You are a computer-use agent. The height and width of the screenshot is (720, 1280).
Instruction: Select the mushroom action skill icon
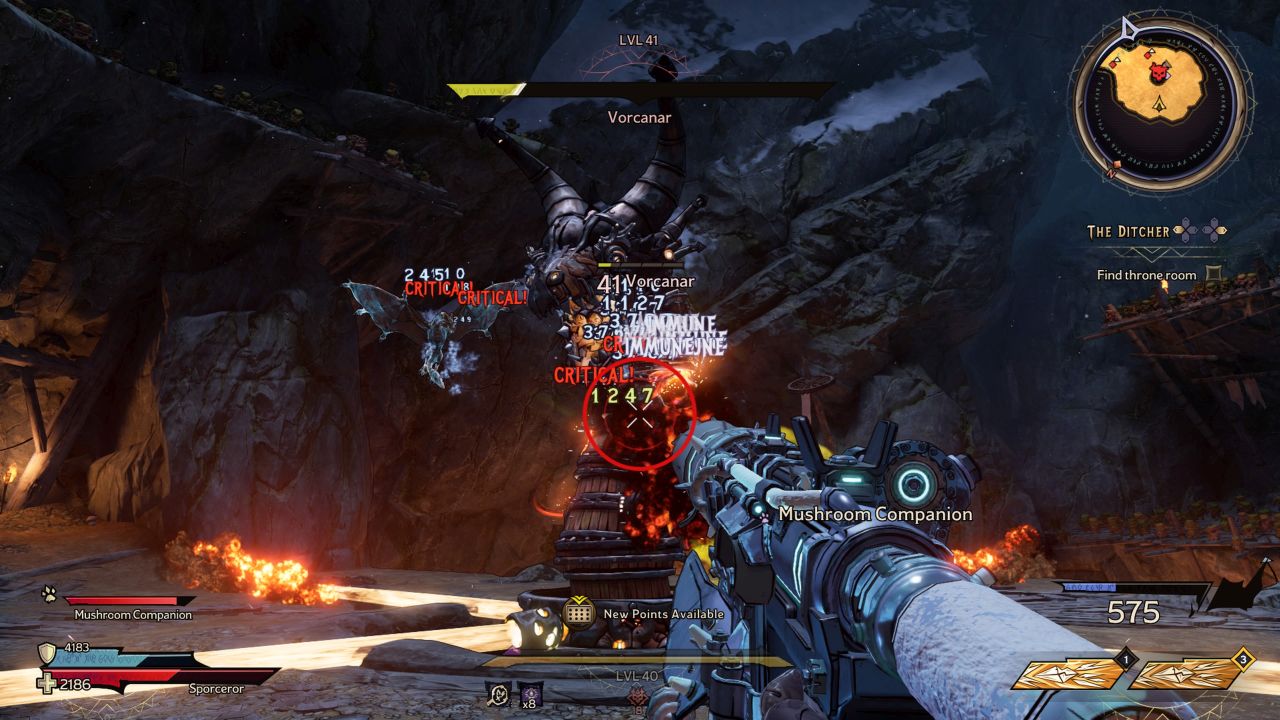(497, 692)
